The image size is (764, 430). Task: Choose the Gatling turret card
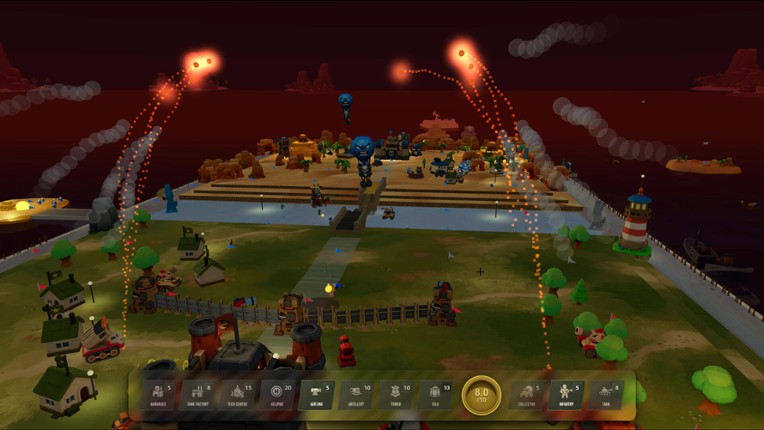[318, 395]
